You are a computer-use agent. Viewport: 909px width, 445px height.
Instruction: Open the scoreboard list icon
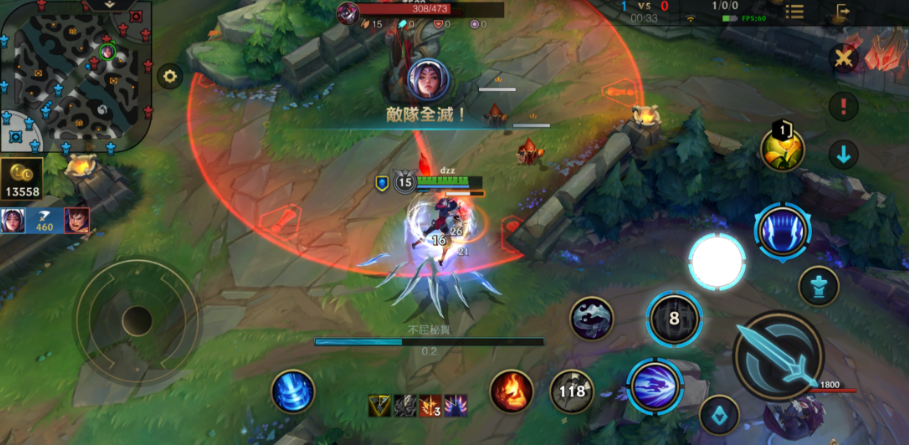(794, 12)
